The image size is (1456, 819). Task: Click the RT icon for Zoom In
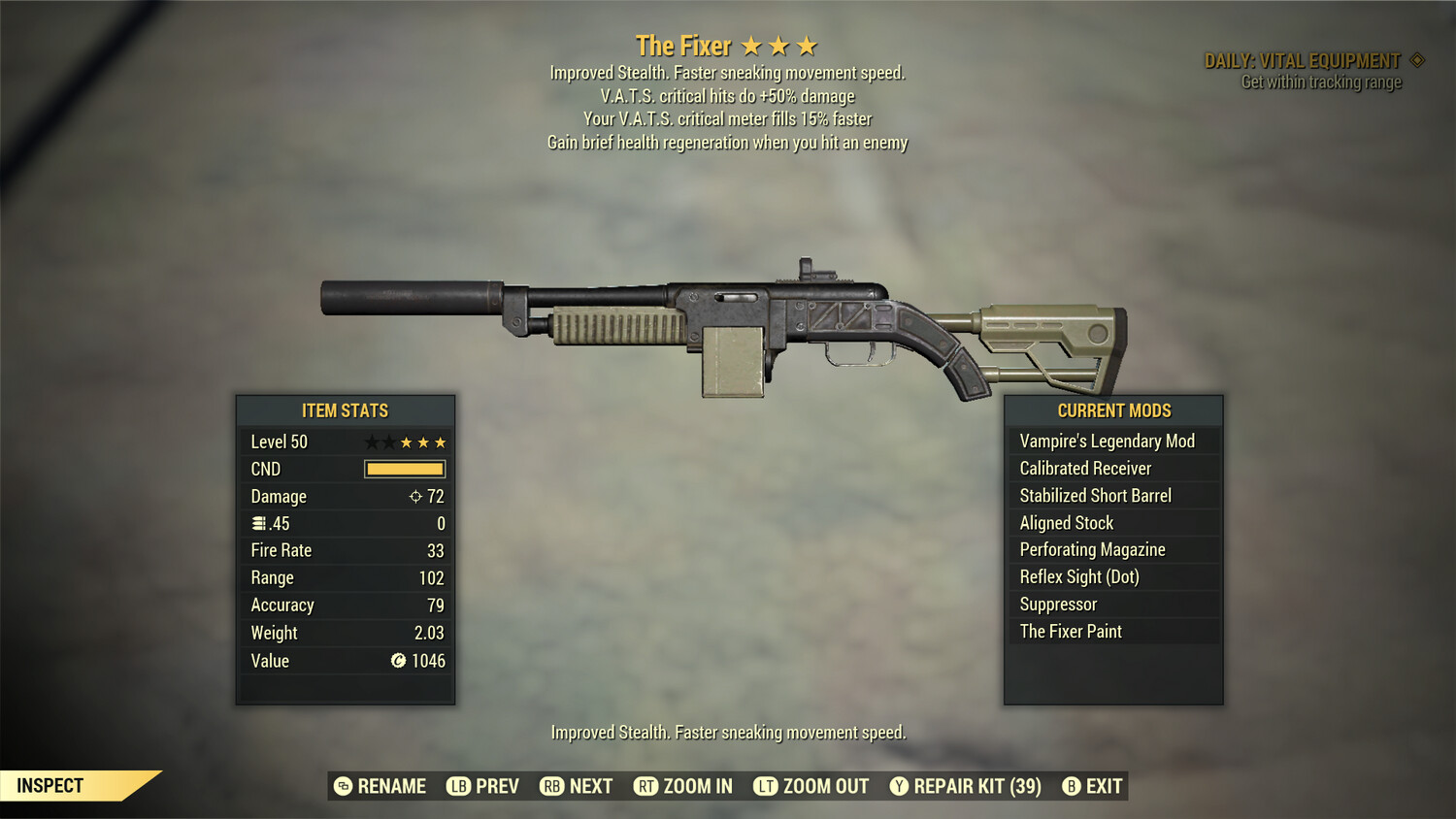coord(645,786)
